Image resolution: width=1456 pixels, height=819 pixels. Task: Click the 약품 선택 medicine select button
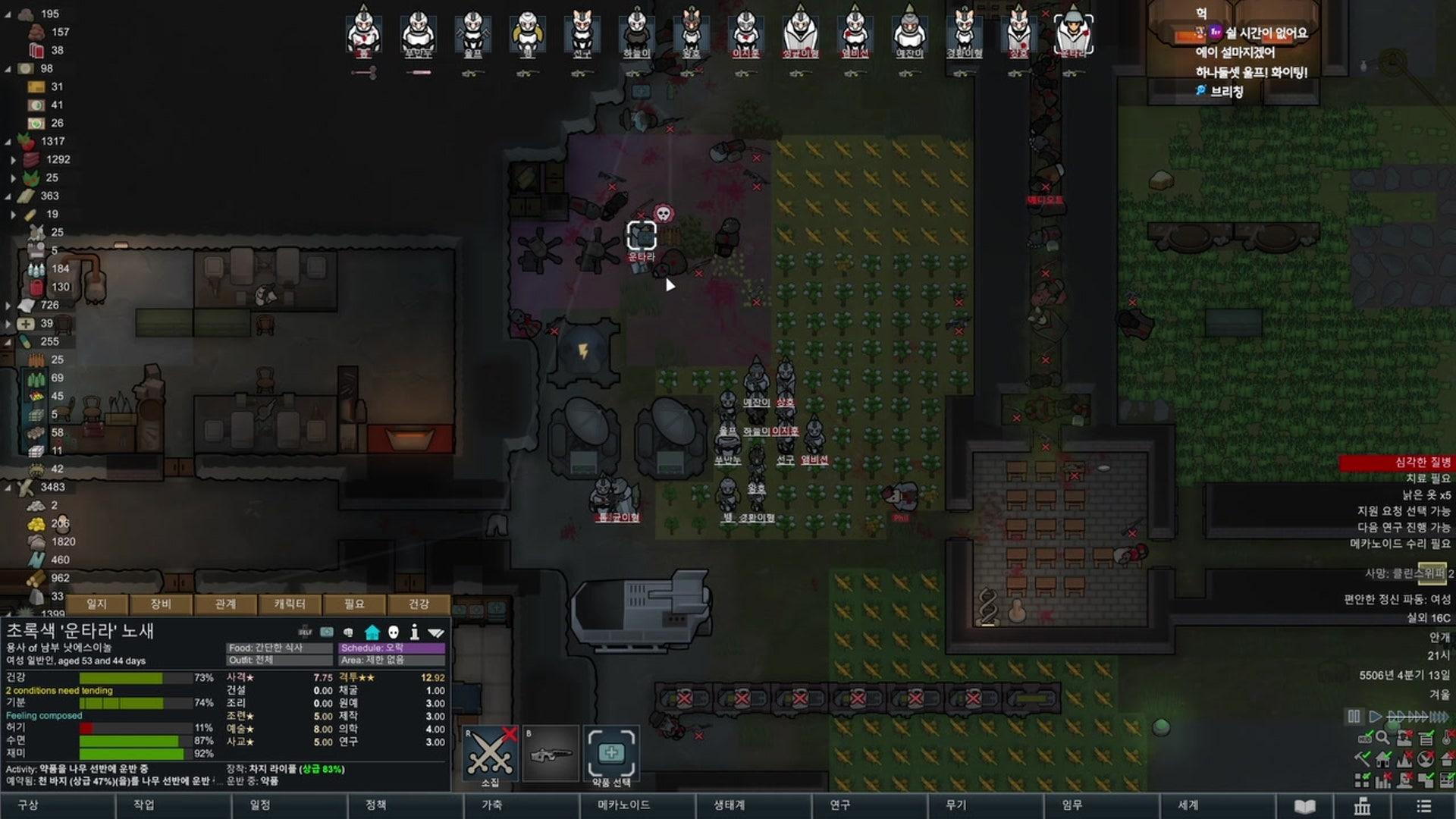(x=610, y=753)
